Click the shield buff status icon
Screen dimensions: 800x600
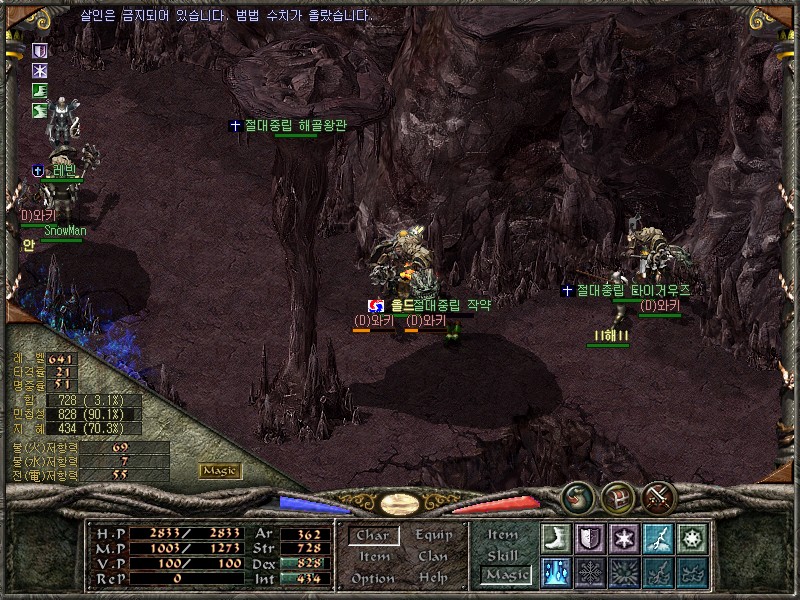[40, 51]
